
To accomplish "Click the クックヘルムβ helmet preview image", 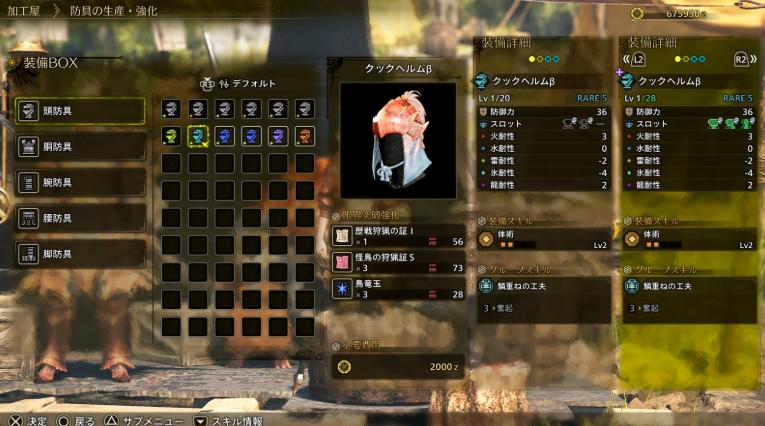I will [397, 140].
